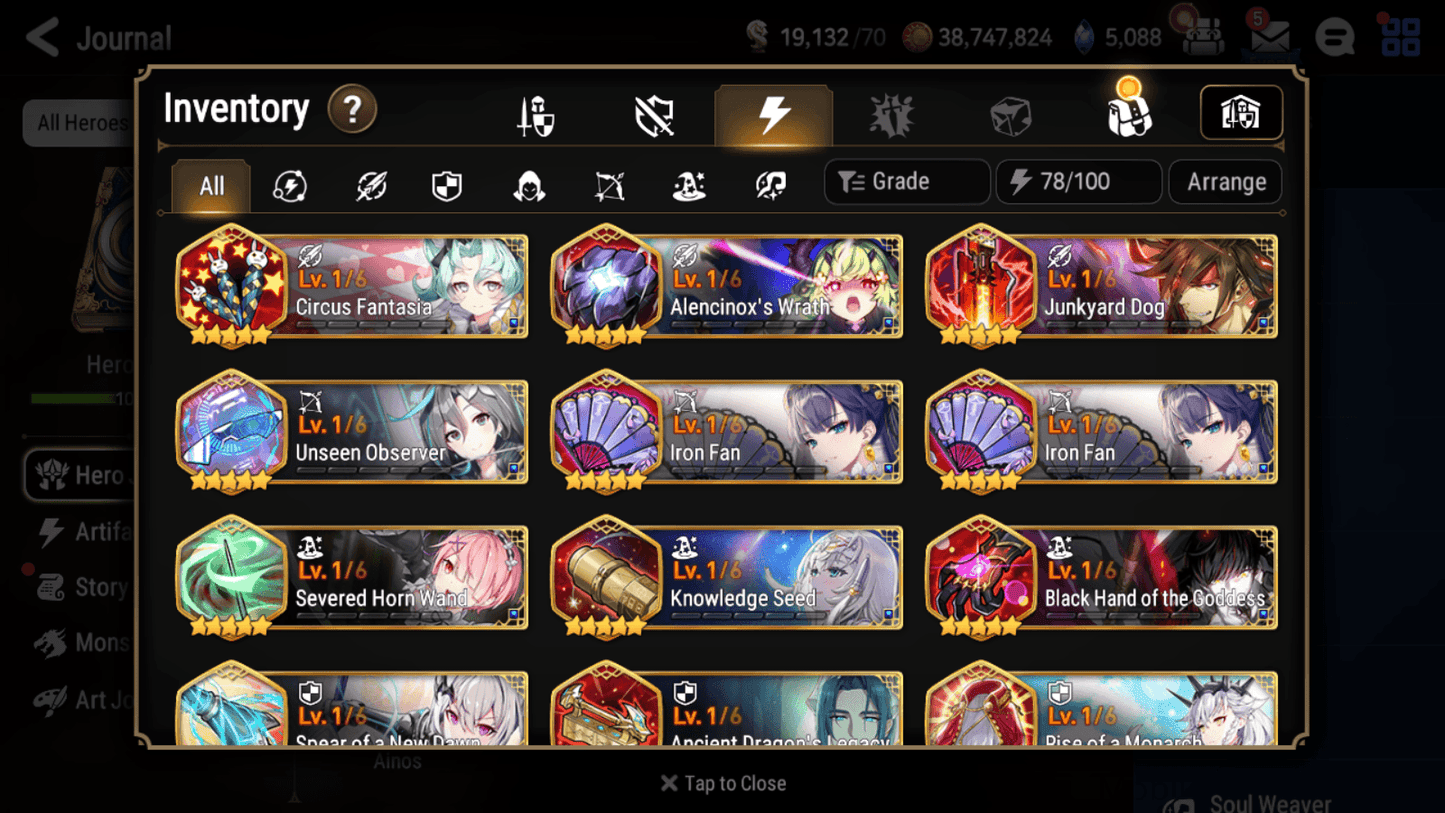
Task: Click the back arrow next to Journal
Action: click(x=41, y=37)
